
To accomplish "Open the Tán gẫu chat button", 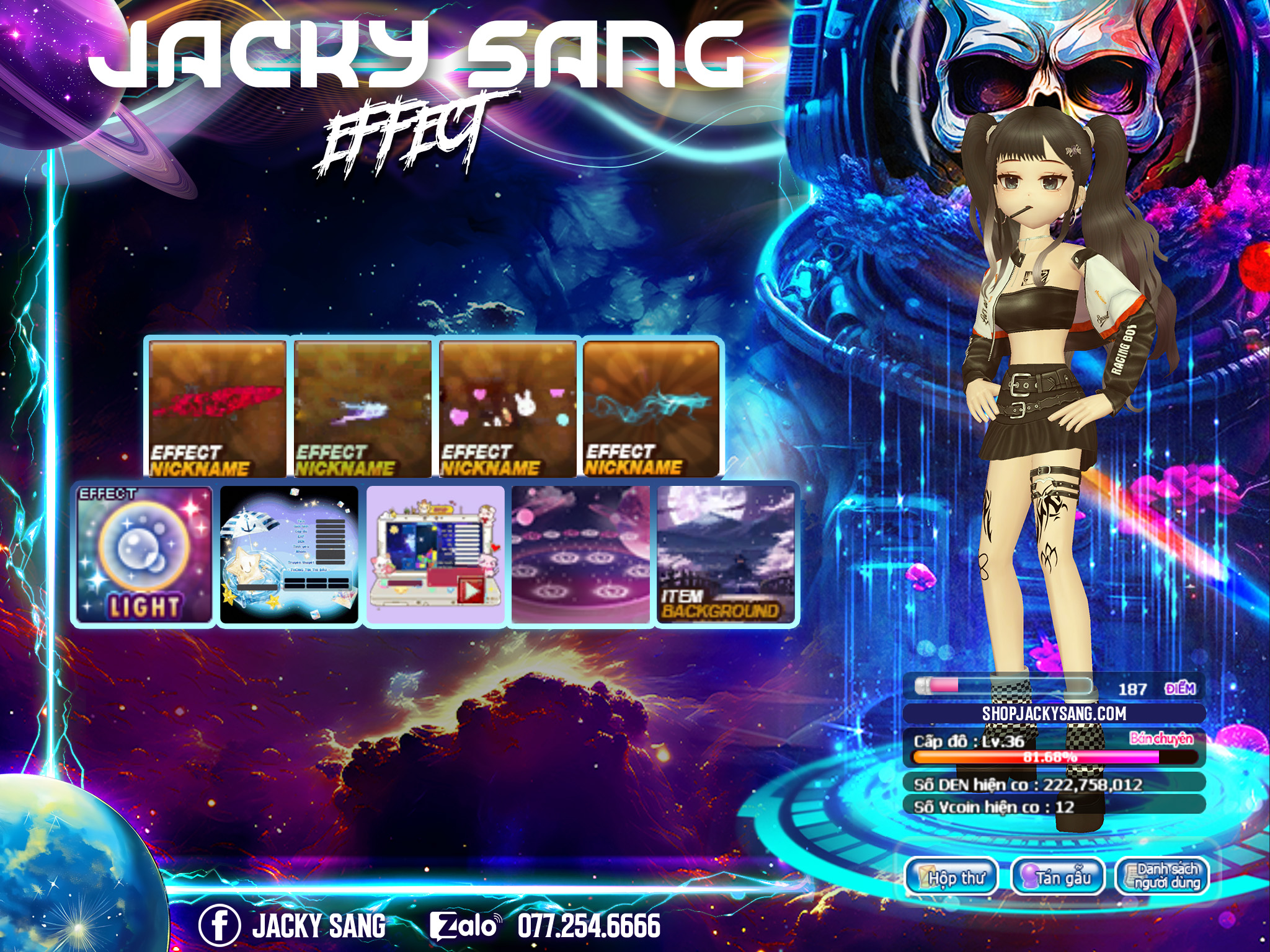I will point(1058,876).
